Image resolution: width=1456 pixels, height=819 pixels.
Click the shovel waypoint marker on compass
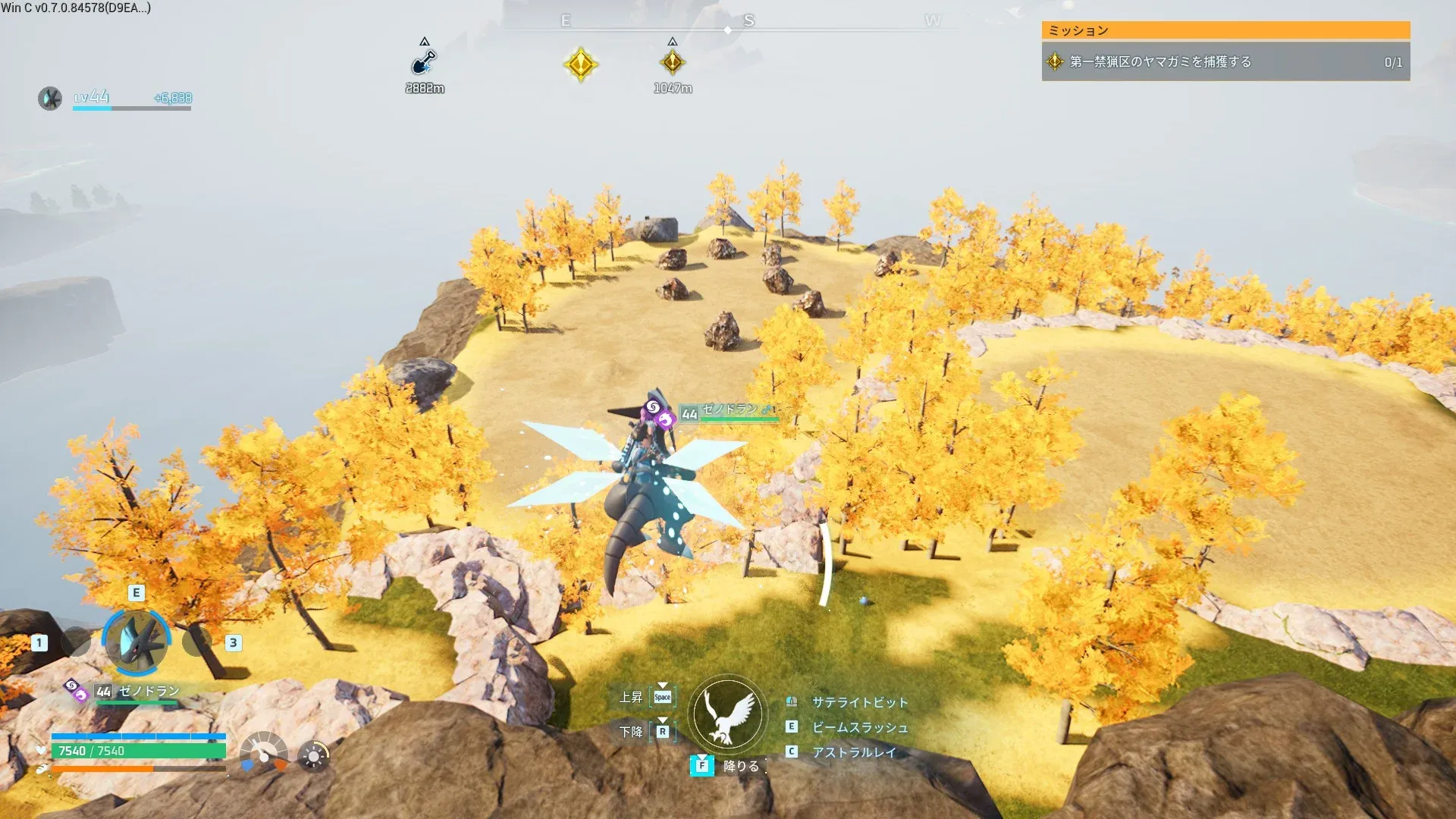424,62
